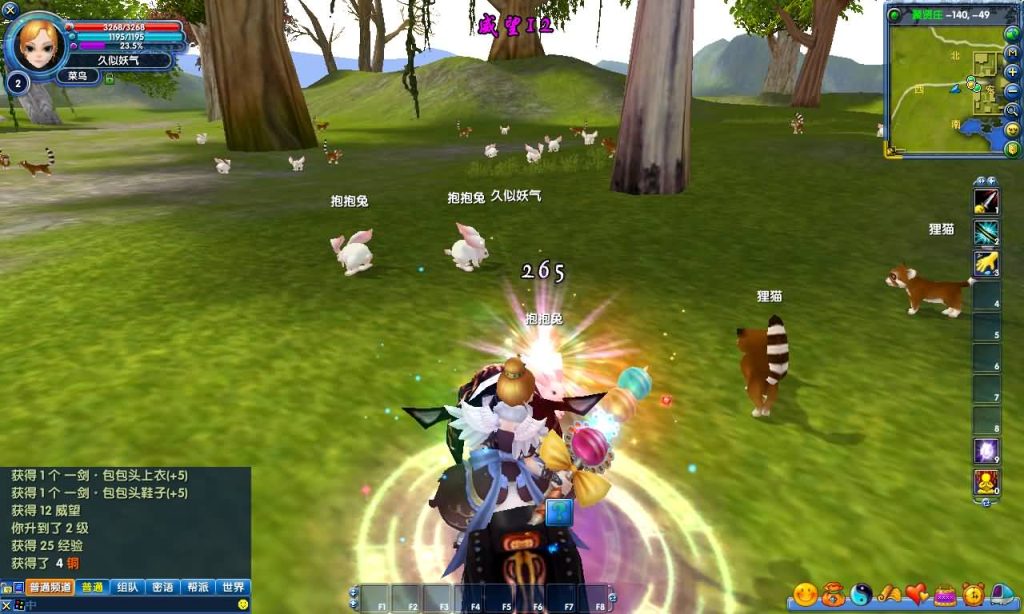The image size is (1024, 614).
Task: Zoom out the minimap with minus button
Action: 1013,90
